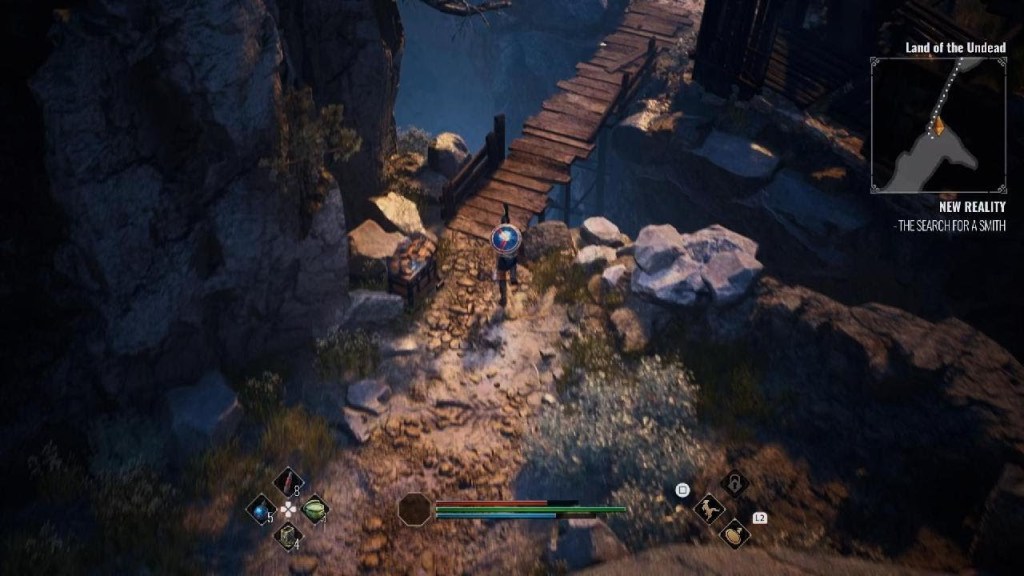
Task: Click the orange player marker on minimap
Action: tap(938, 125)
